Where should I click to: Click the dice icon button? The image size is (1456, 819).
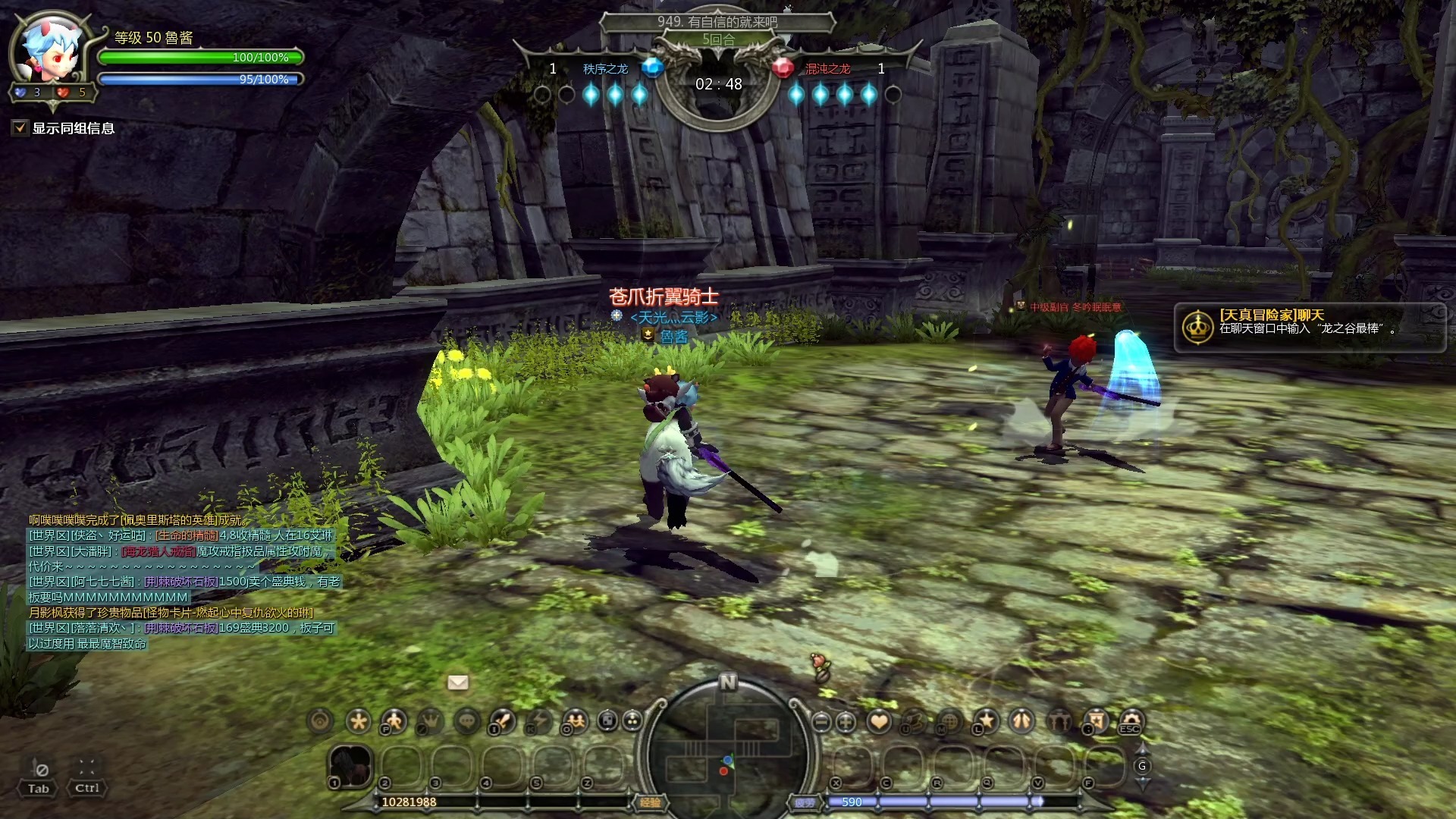(x=607, y=721)
